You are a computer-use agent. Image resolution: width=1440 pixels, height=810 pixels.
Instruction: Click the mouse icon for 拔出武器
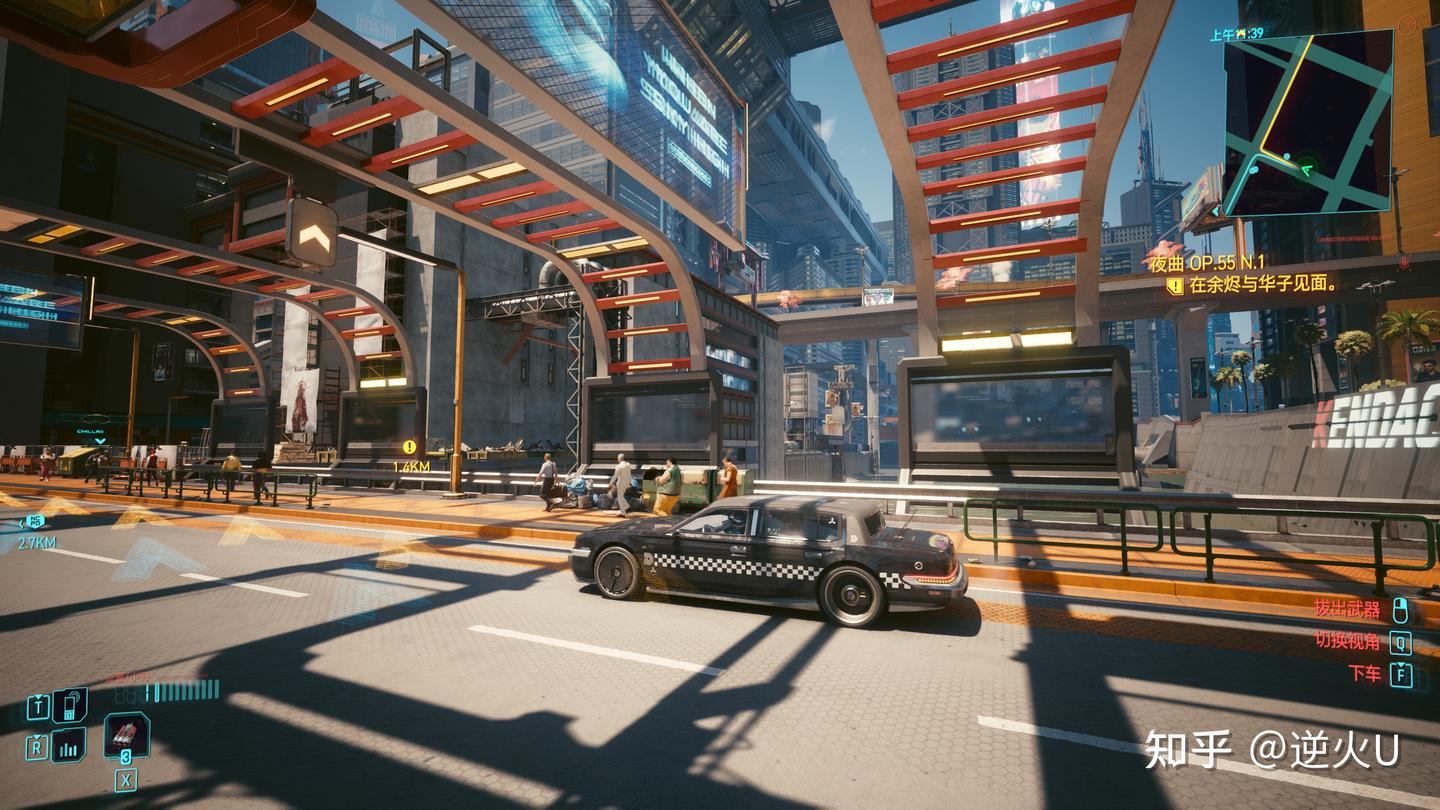1401,611
